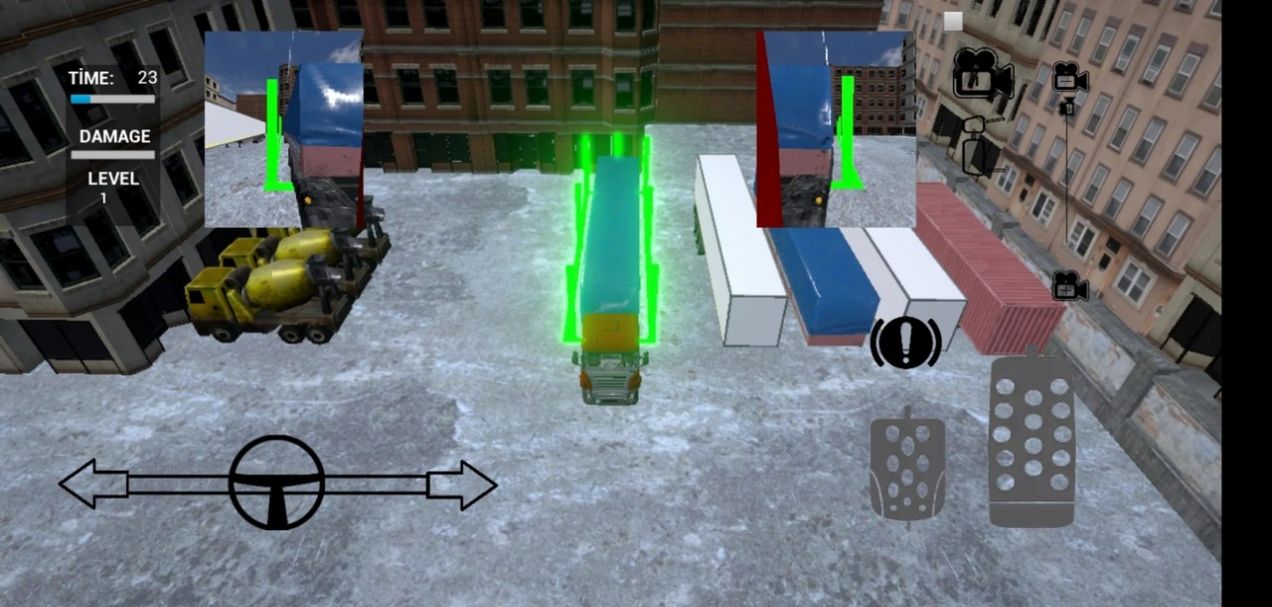Switch view with the large camera icon
This screenshot has width=1272, height=607.
click(981, 74)
